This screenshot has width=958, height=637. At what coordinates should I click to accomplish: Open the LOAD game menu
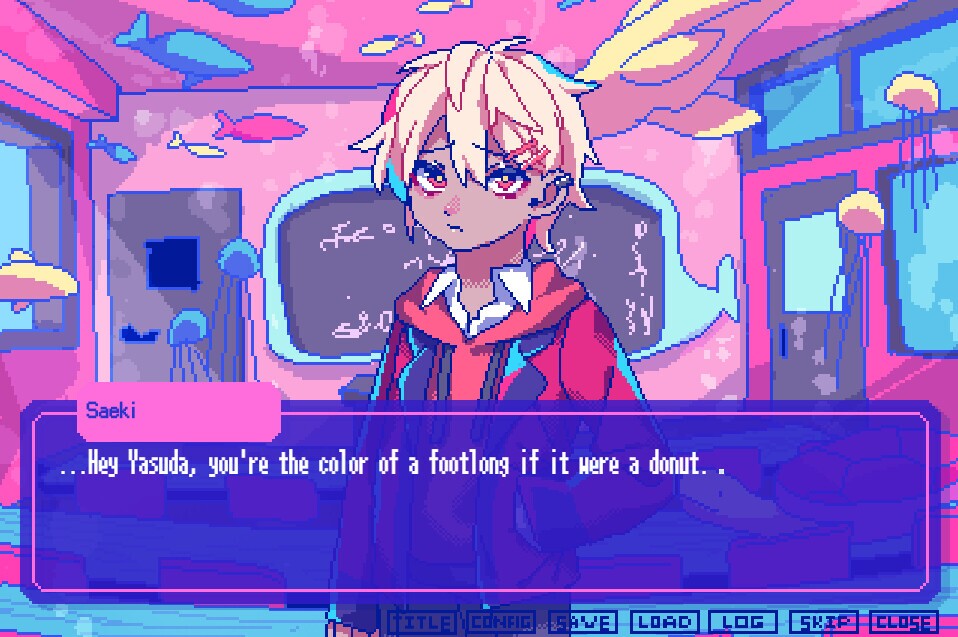coord(663,622)
